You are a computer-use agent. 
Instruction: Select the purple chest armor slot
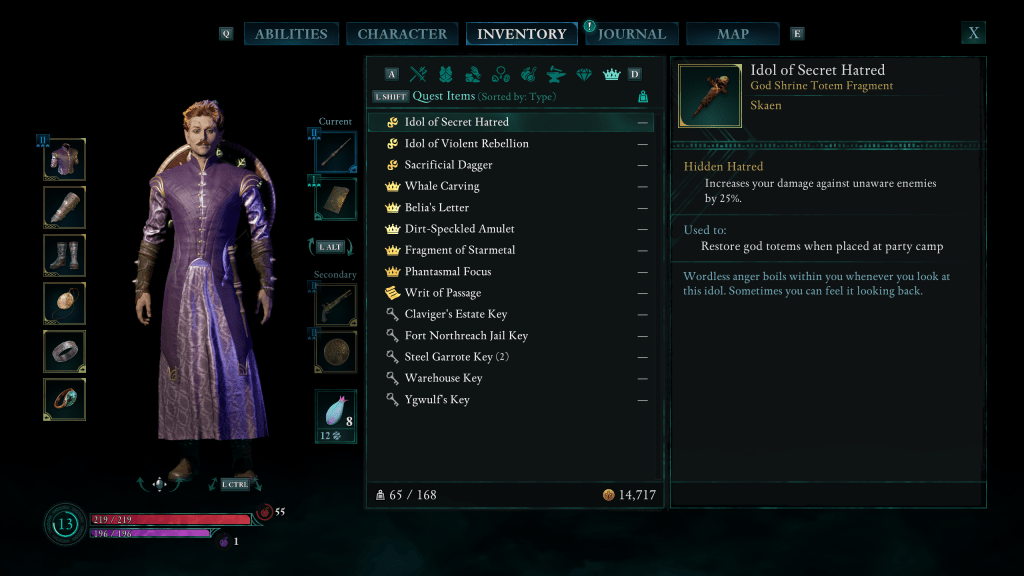tap(65, 160)
